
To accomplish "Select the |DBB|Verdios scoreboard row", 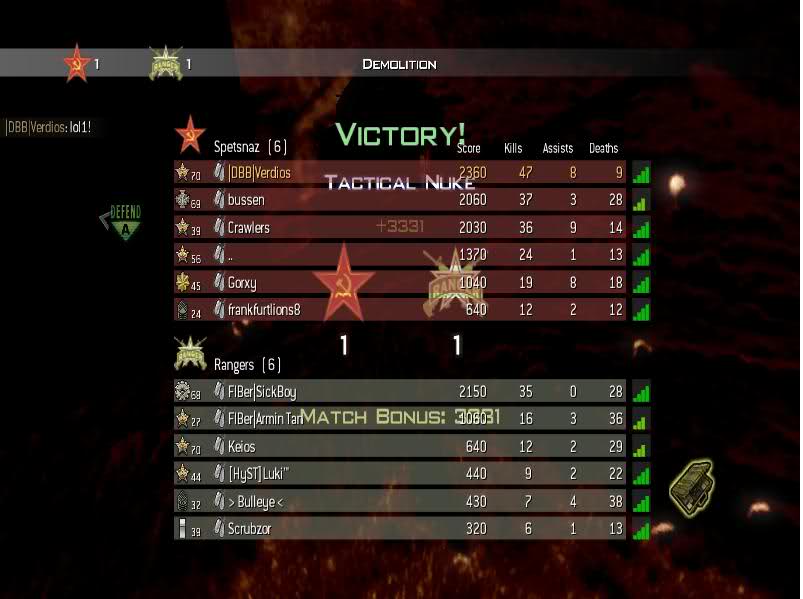I will point(400,173).
